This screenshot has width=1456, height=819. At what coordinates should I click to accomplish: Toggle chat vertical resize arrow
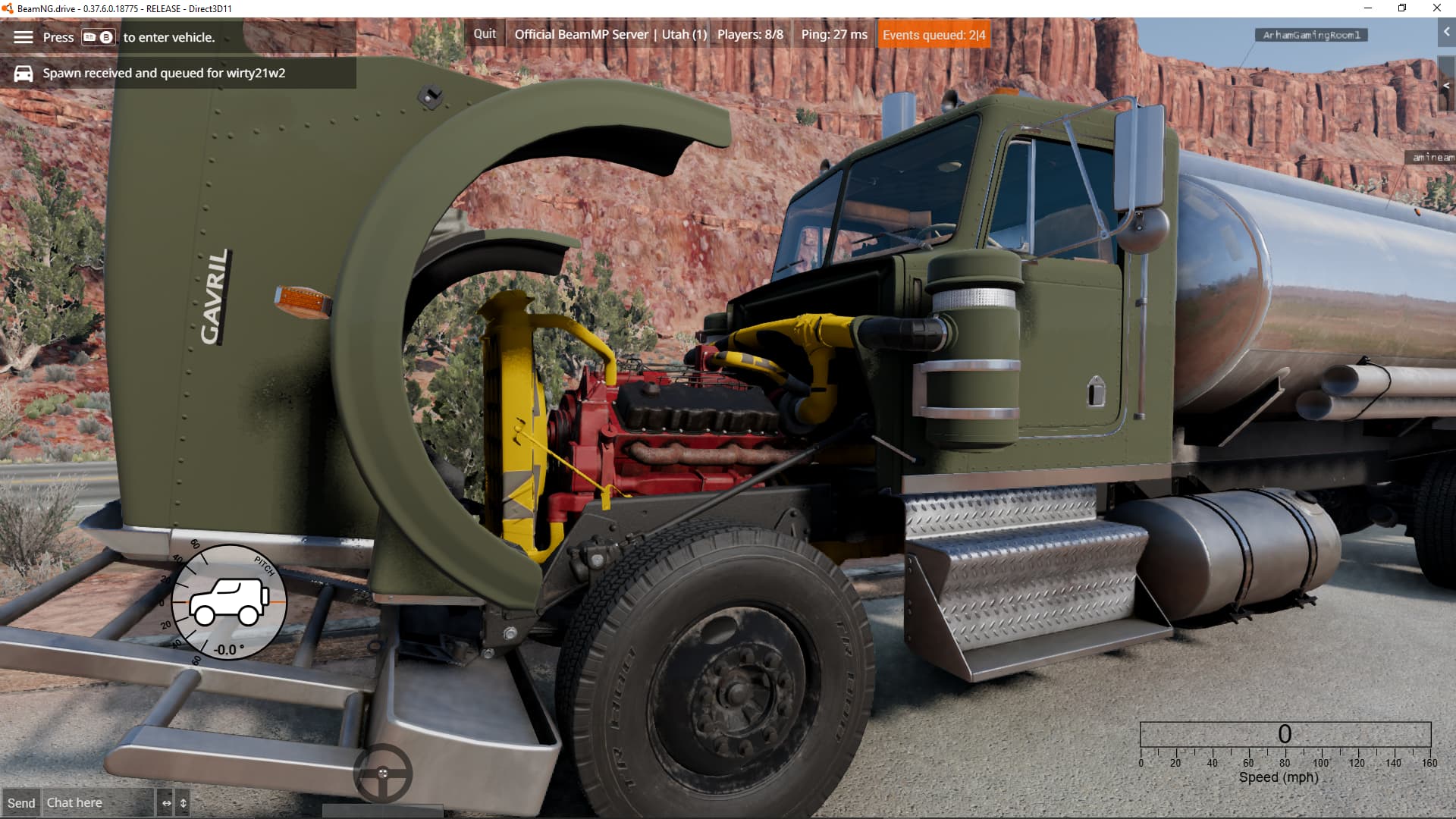click(x=184, y=803)
